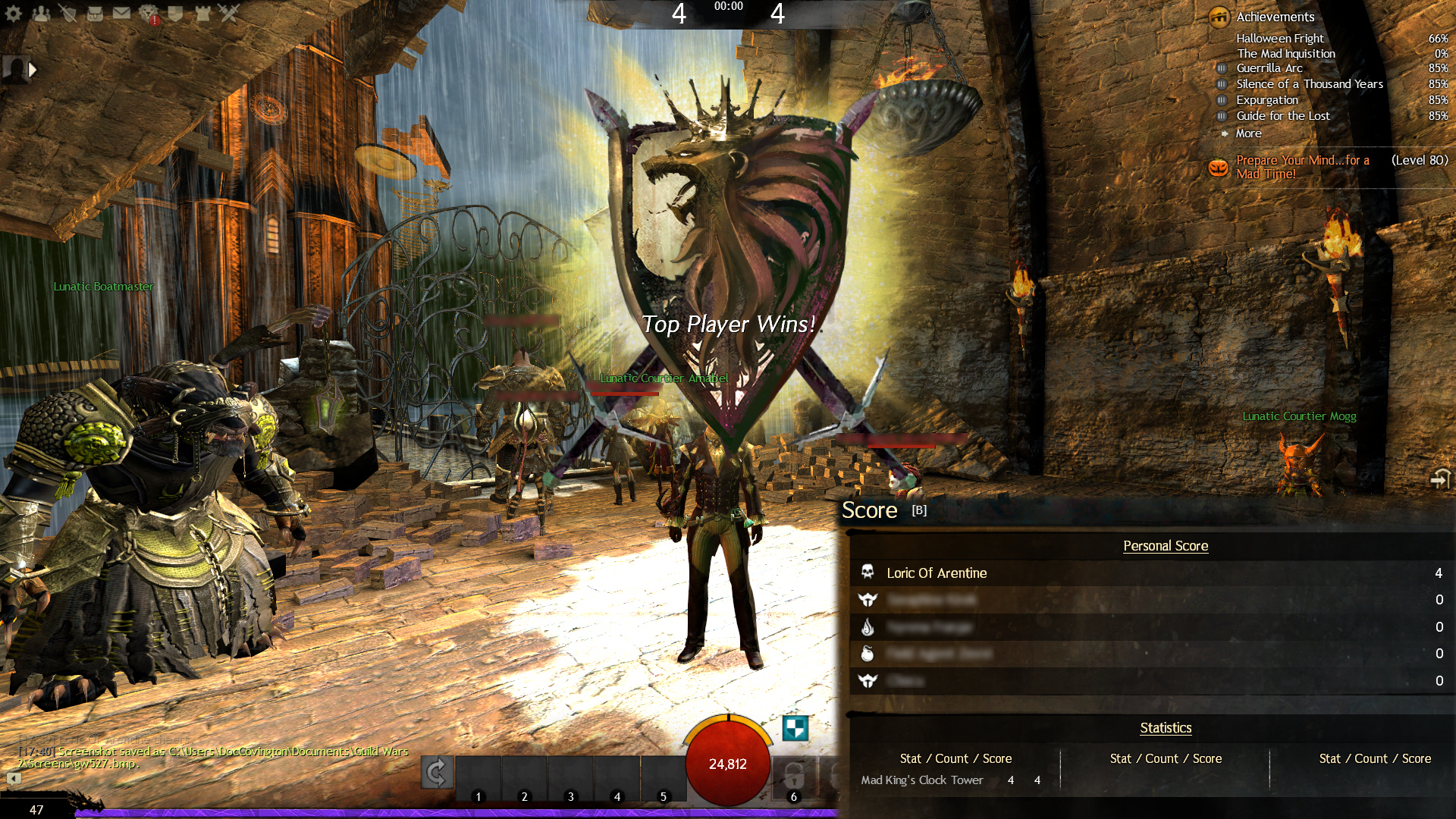1456x819 pixels.
Task: Open the mail envelope icon
Action: click(121, 13)
